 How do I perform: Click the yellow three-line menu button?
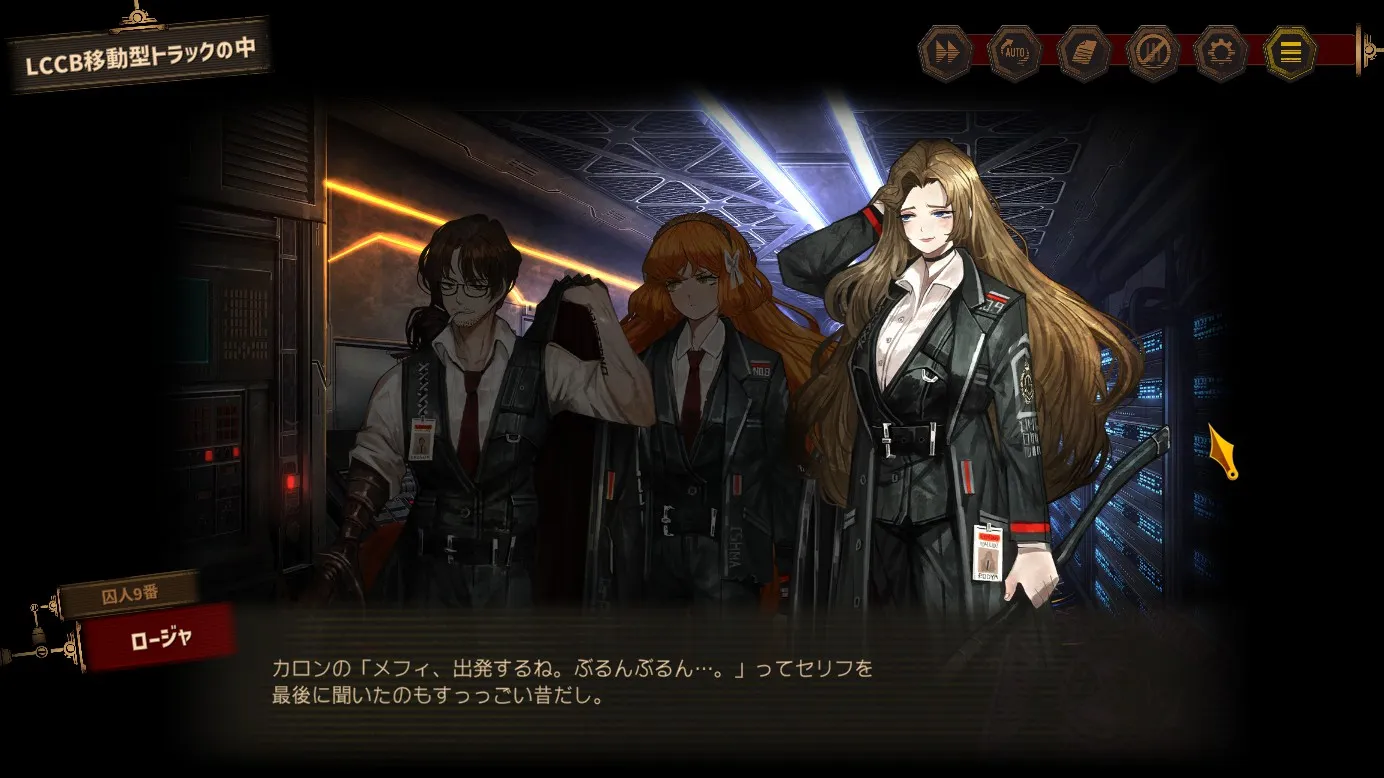(1291, 53)
